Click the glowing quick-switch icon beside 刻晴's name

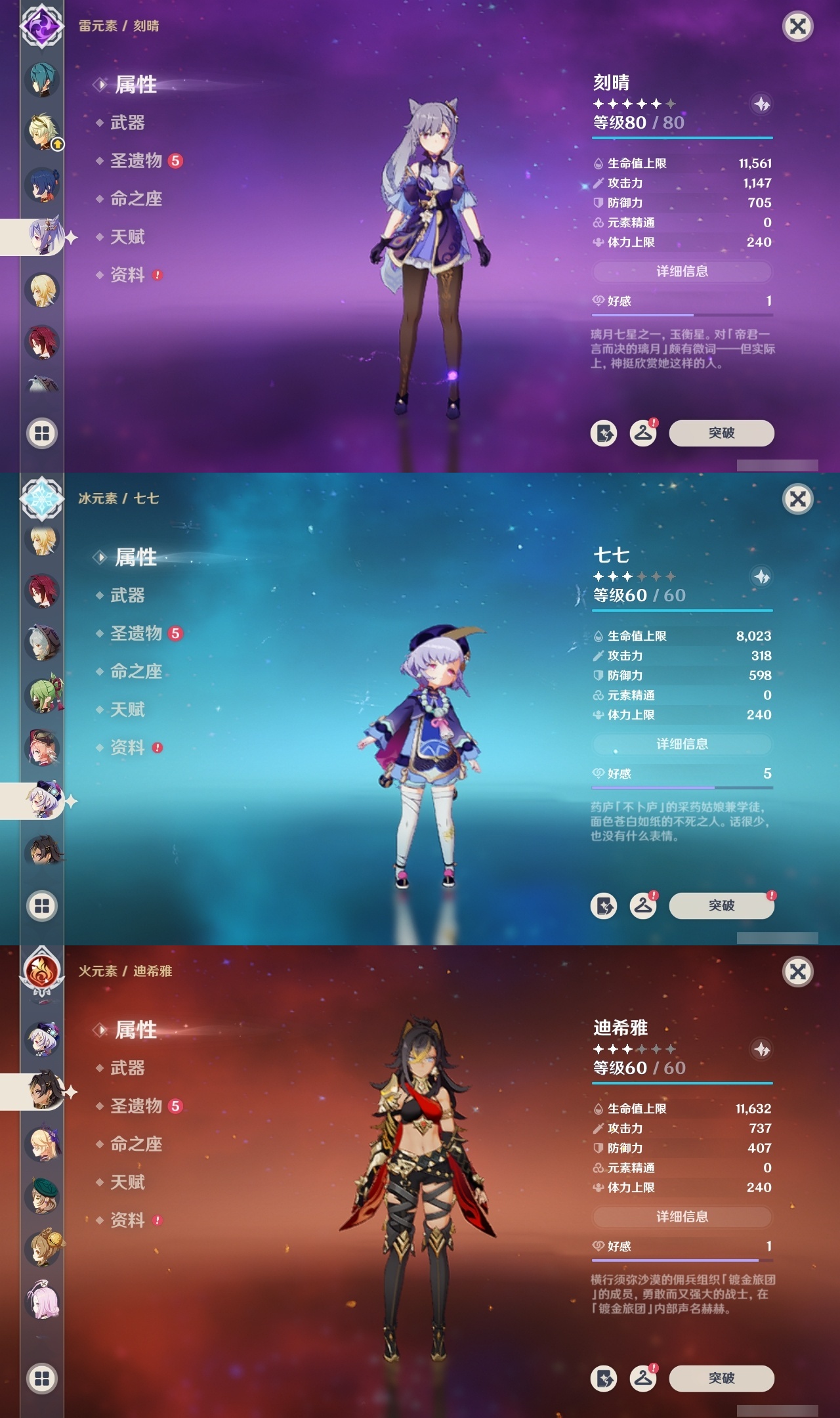pos(761,104)
